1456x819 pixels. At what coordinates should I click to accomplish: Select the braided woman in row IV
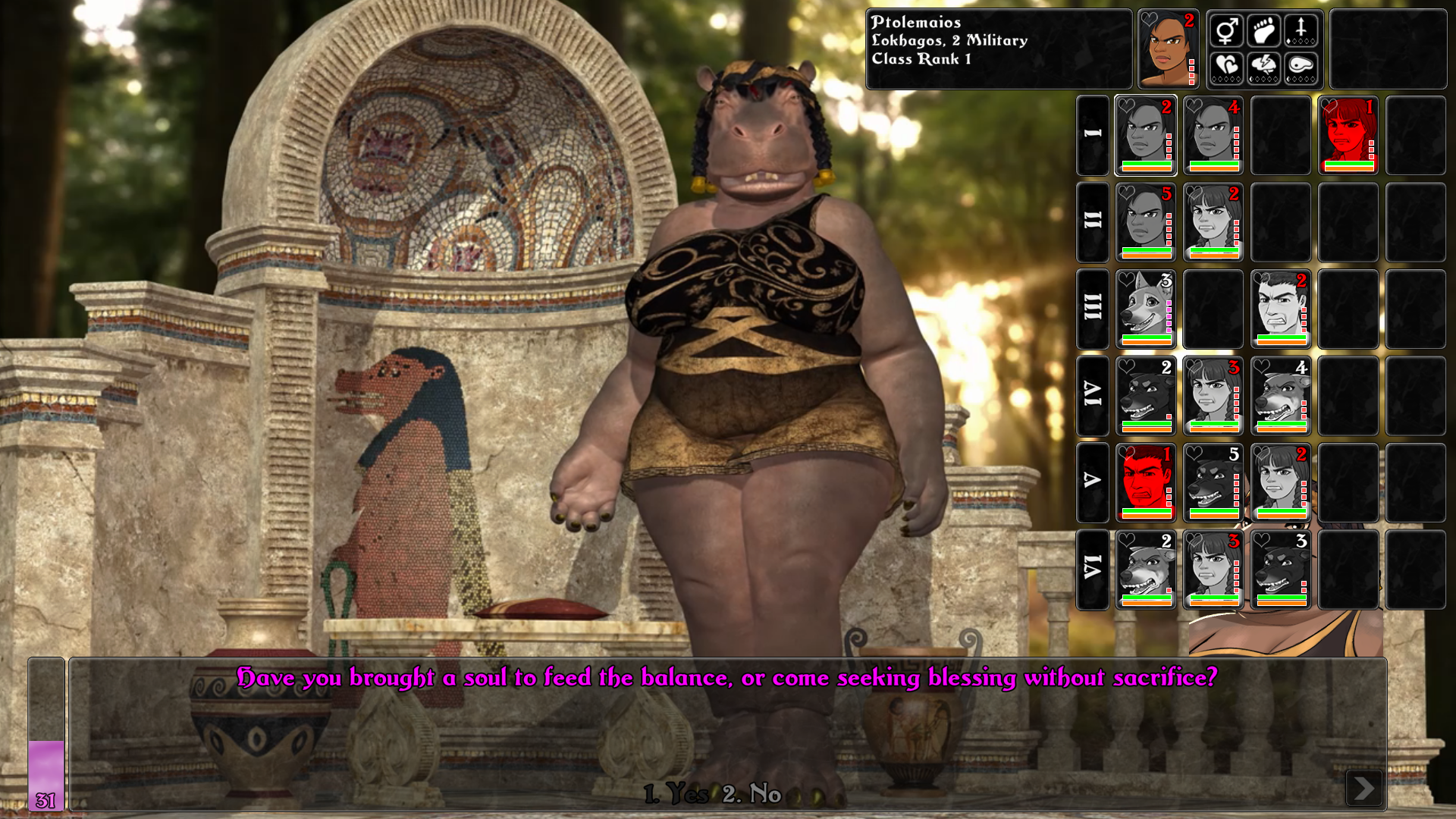[x=1213, y=396]
